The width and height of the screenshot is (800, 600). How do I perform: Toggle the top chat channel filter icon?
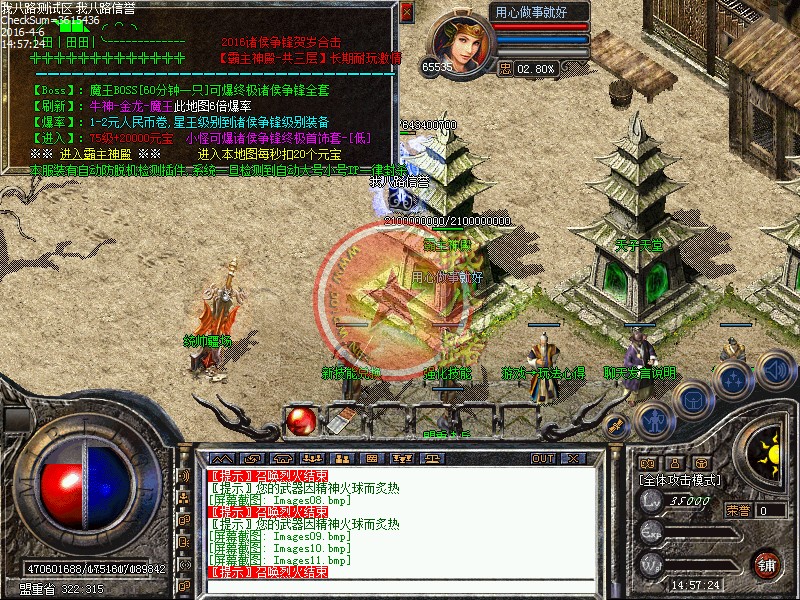tap(183, 476)
